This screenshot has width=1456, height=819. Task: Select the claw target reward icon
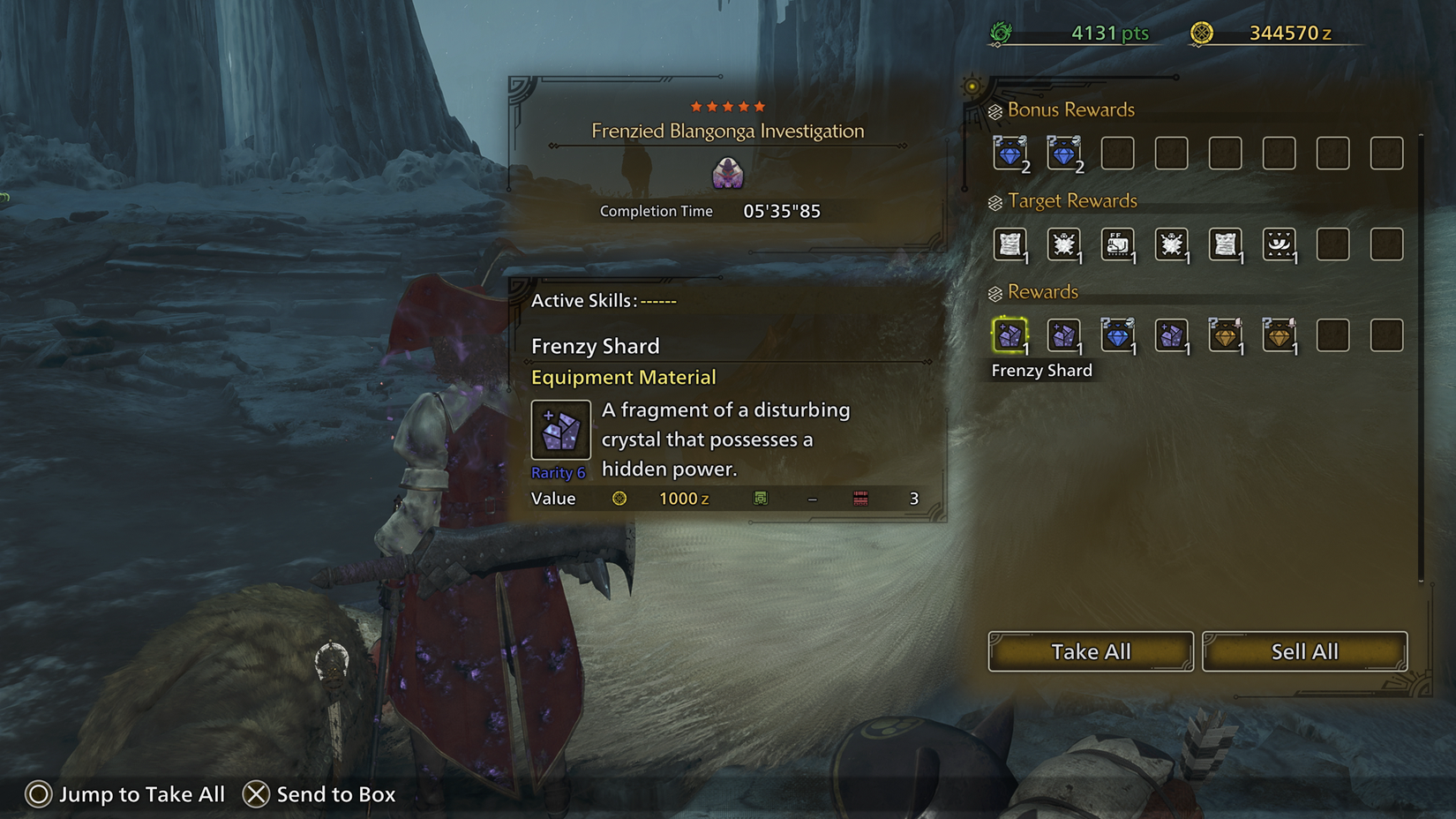point(1065,245)
